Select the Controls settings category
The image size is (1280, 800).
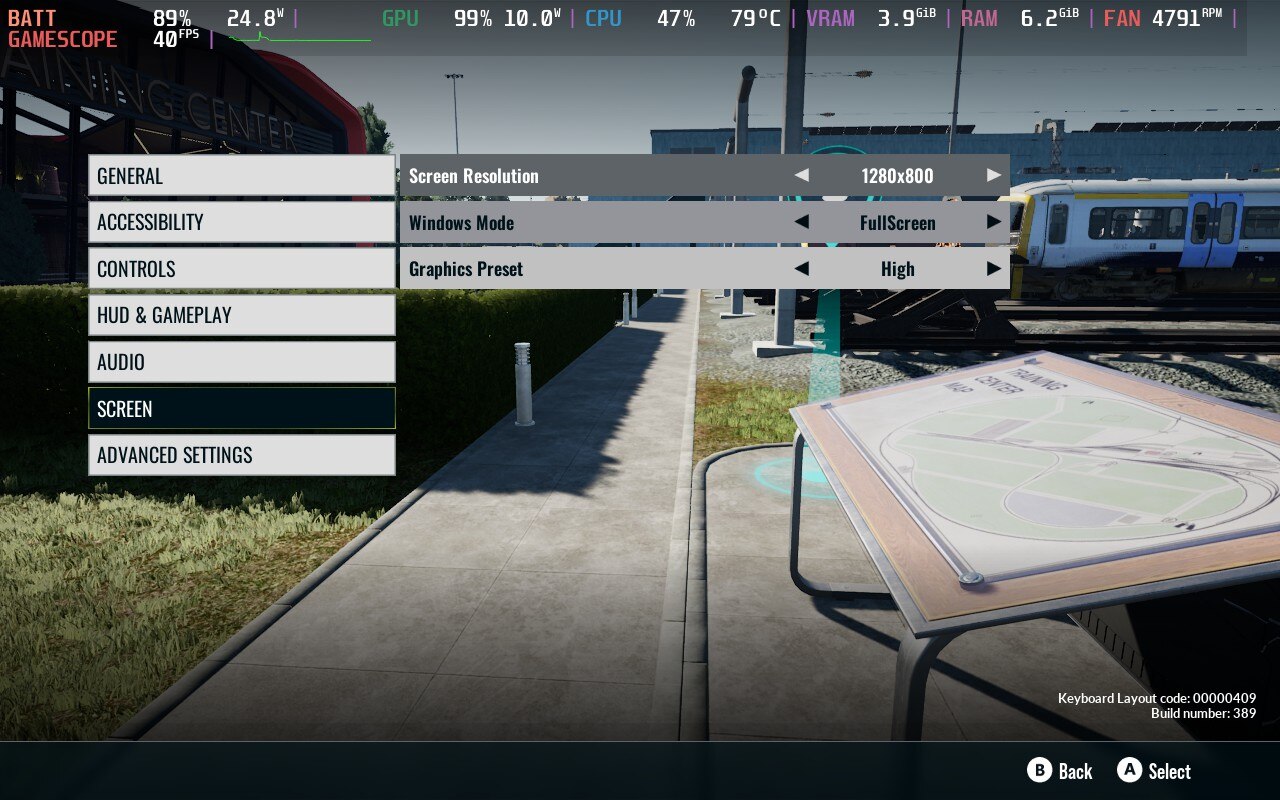click(241, 269)
